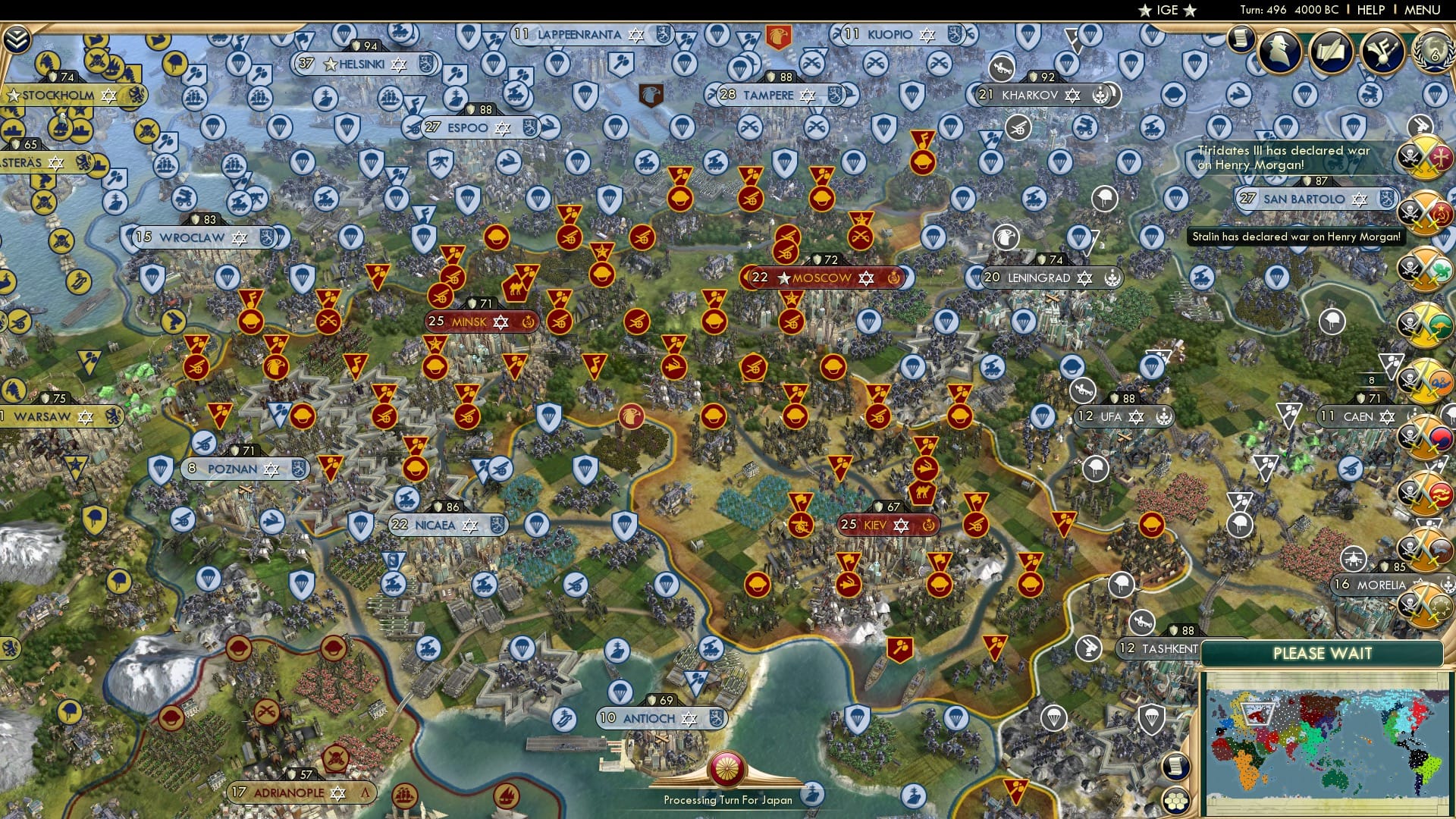The image size is (1456, 819).
Task: Select Moscow via its city banner
Action: 823,278
